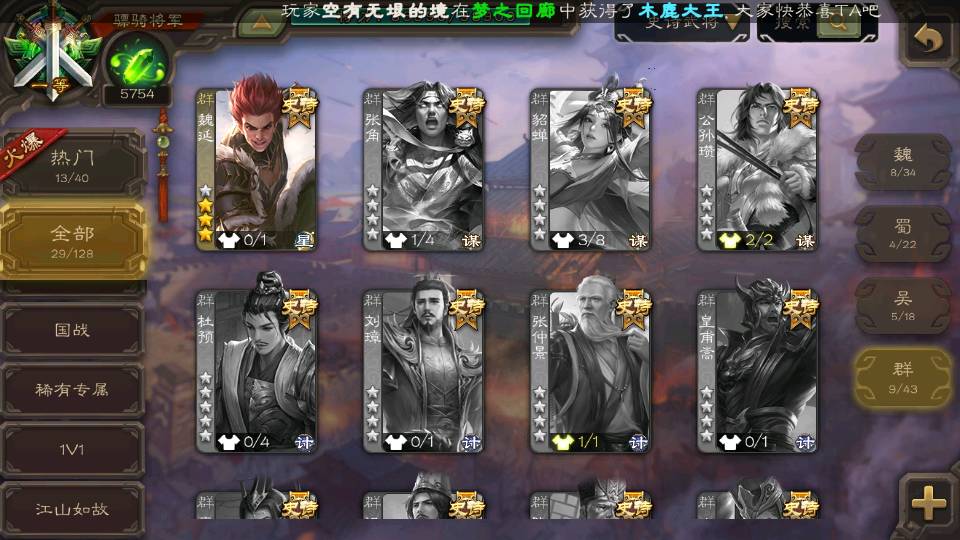Image resolution: width=960 pixels, height=540 pixels.
Task: Filter heroes by 魏 faction
Action: click(903, 160)
